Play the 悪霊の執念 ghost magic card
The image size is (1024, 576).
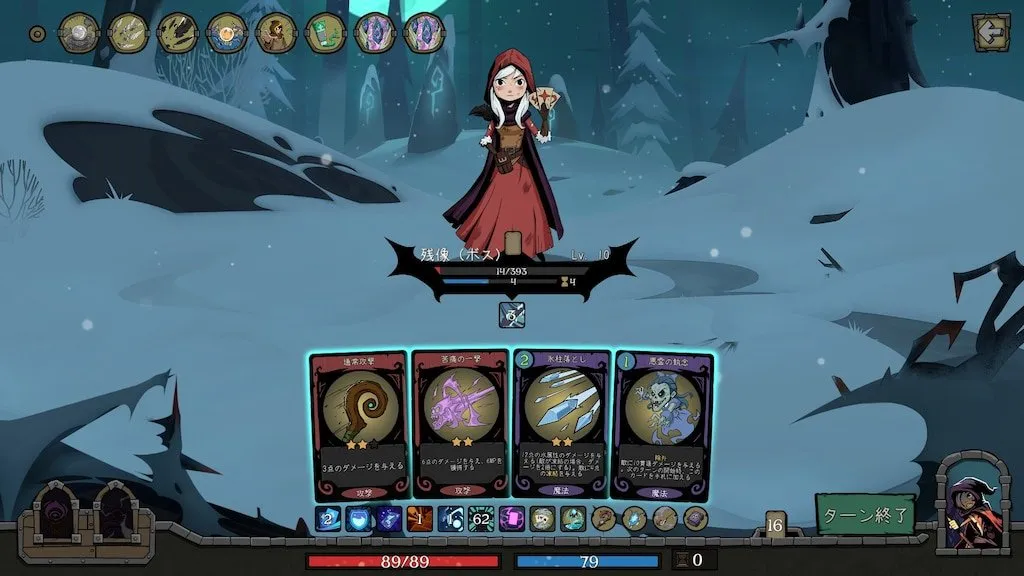click(x=662, y=424)
